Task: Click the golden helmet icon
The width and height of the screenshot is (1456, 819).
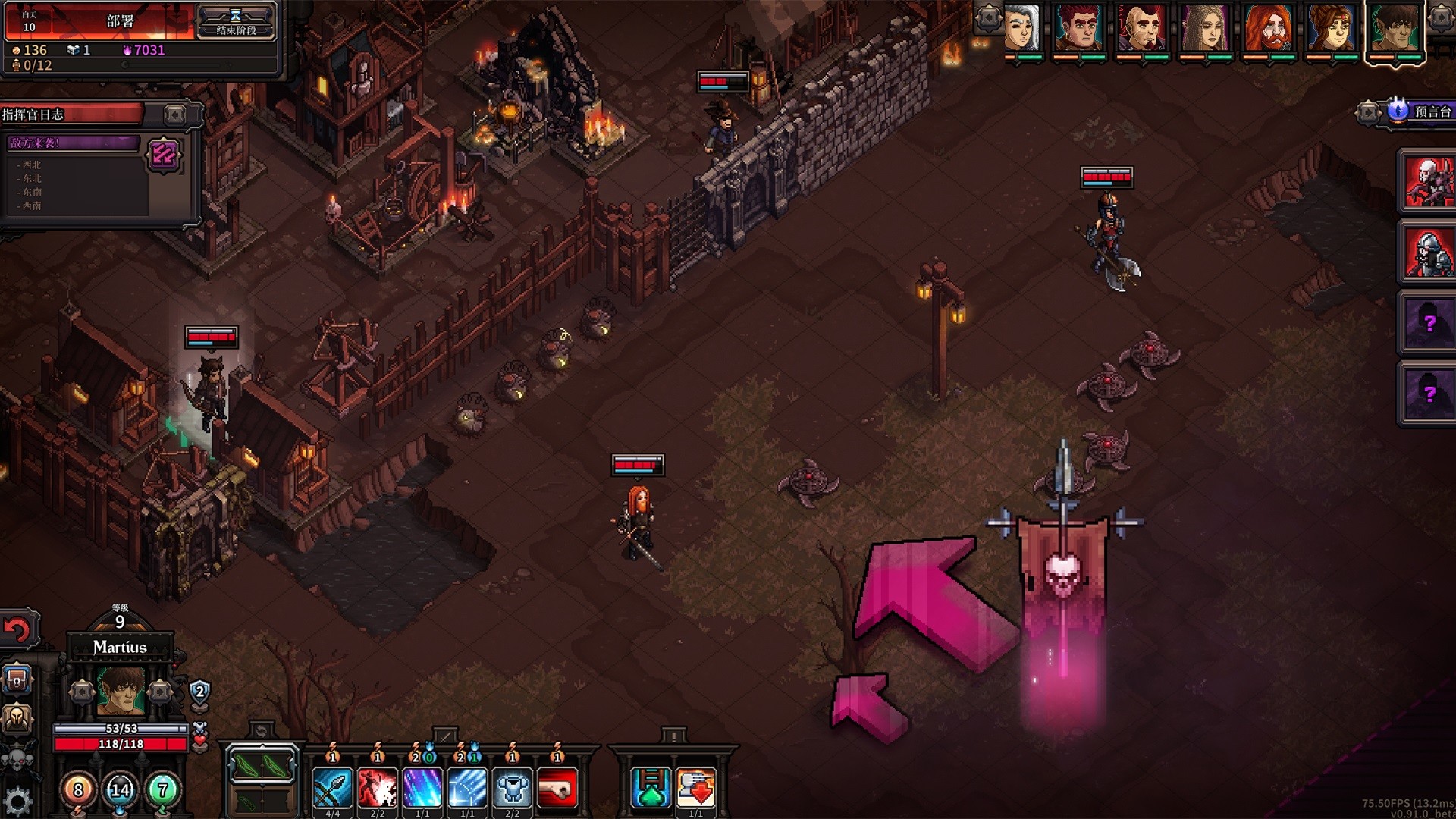Action: [x=15, y=717]
